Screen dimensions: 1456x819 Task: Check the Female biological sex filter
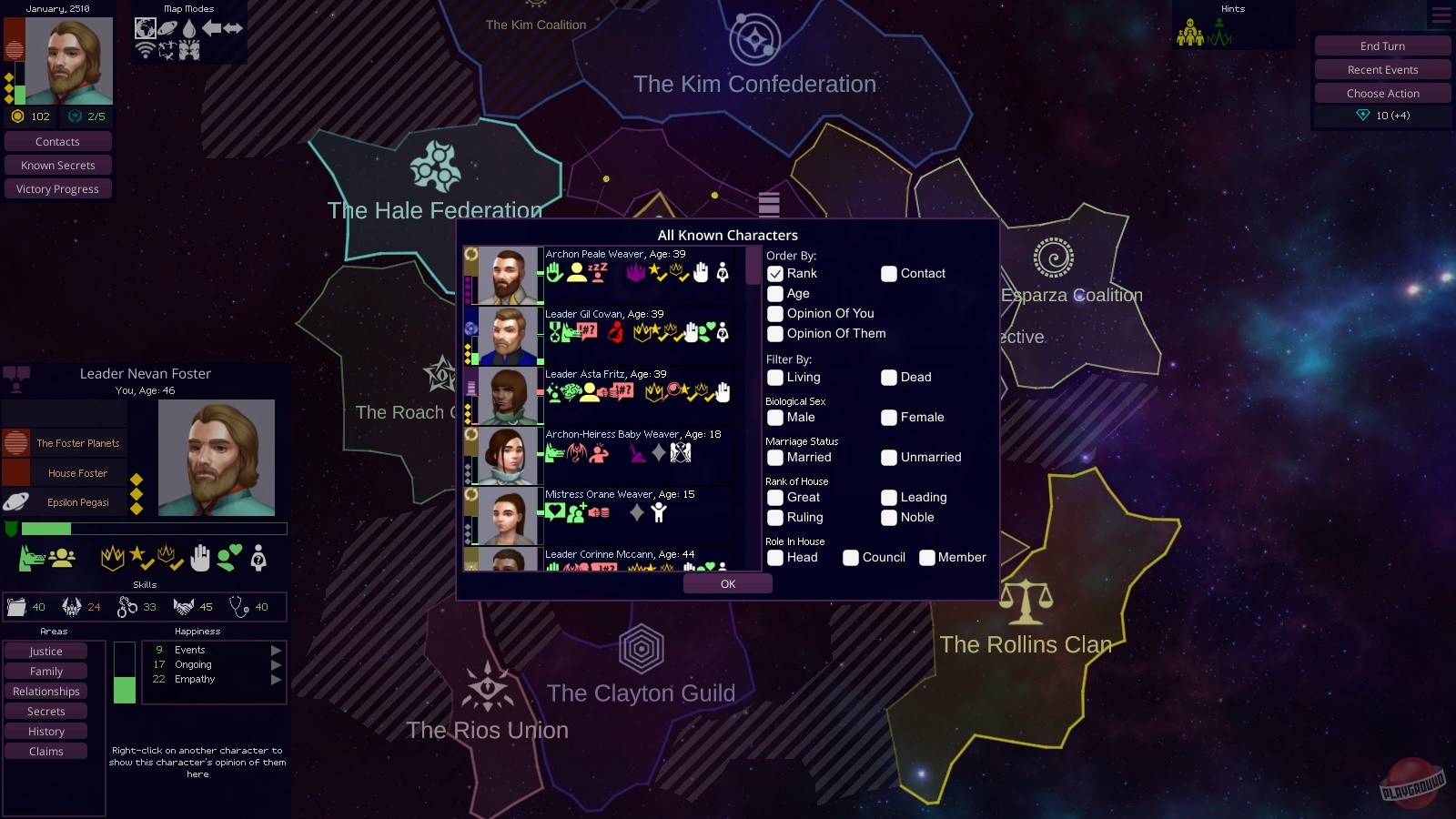(889, 418)
